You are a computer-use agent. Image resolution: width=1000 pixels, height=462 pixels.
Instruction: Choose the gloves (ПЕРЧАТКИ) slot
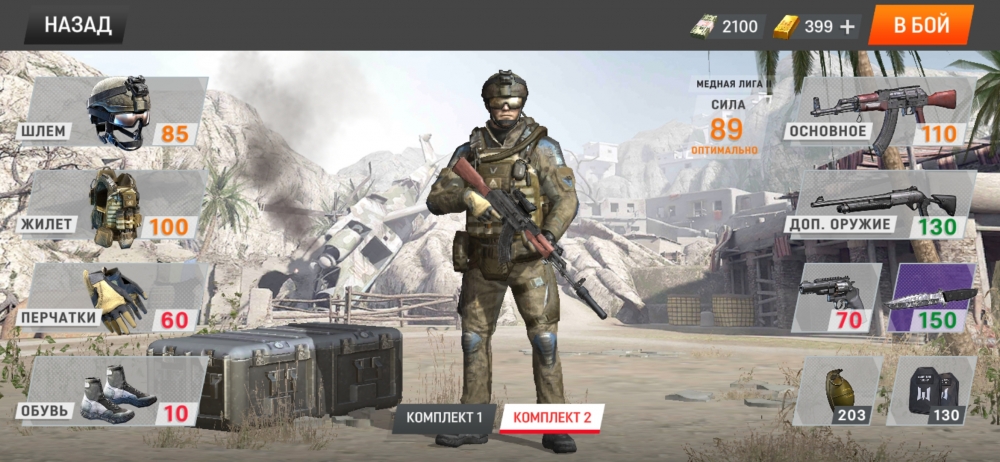coord(115,299)
